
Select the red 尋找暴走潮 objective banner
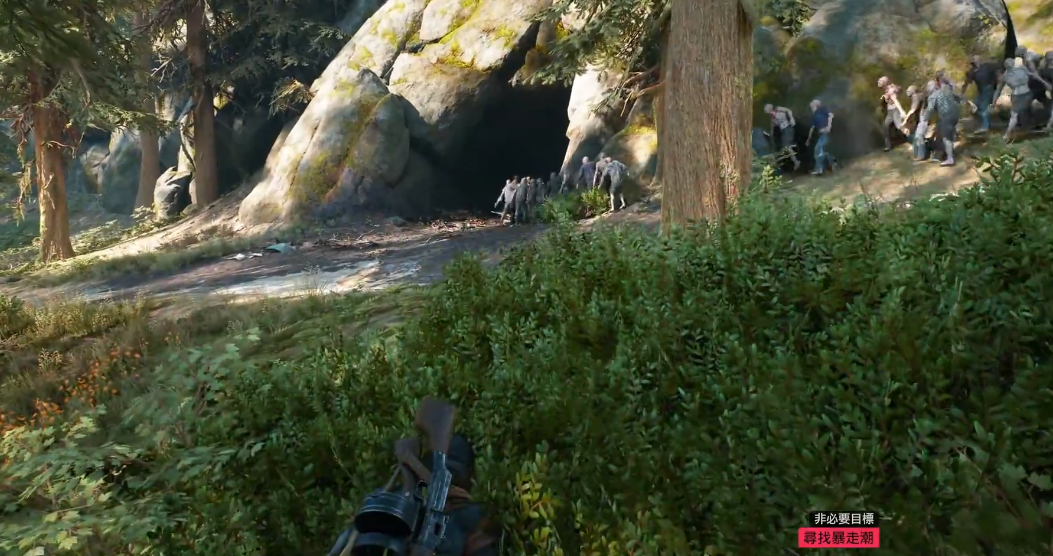pos(838,538)
